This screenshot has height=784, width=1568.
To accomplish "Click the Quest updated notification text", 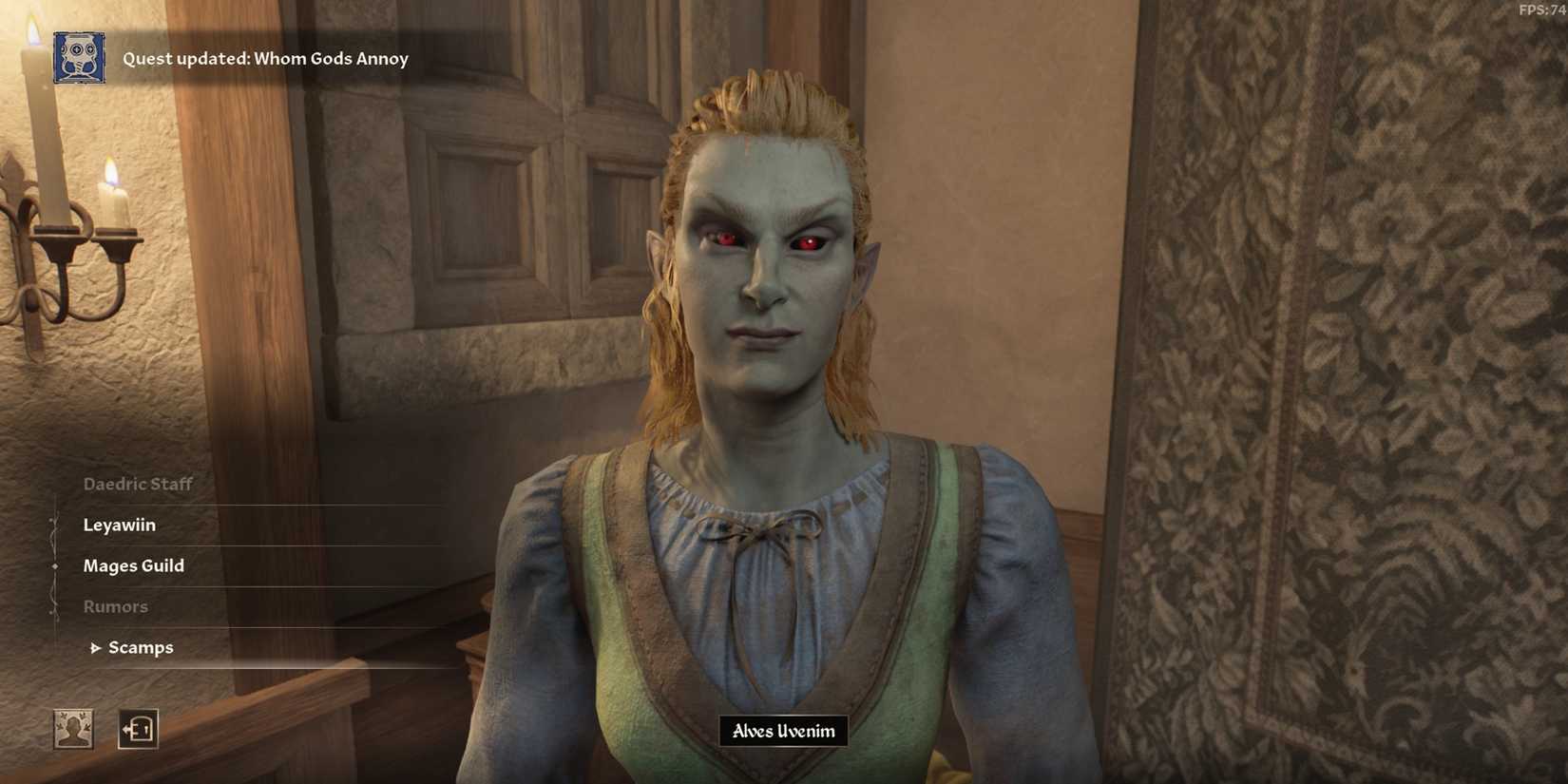I will [x=266, y=58].
